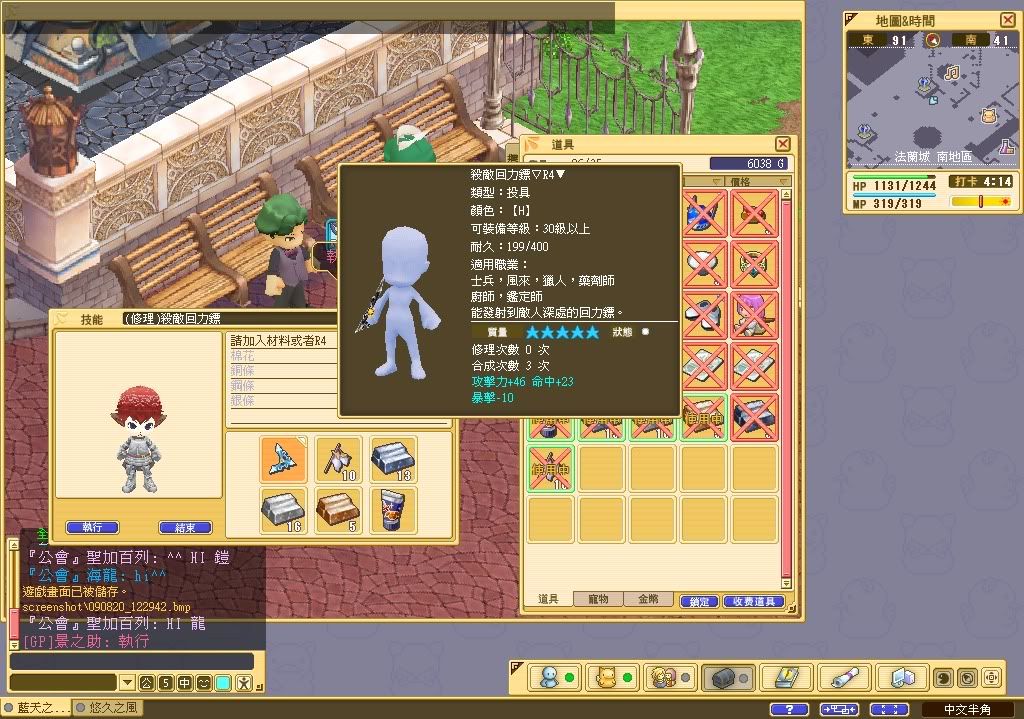
Task: Open the yellow pet toolbar icon
Action: (x=606, y=678)
